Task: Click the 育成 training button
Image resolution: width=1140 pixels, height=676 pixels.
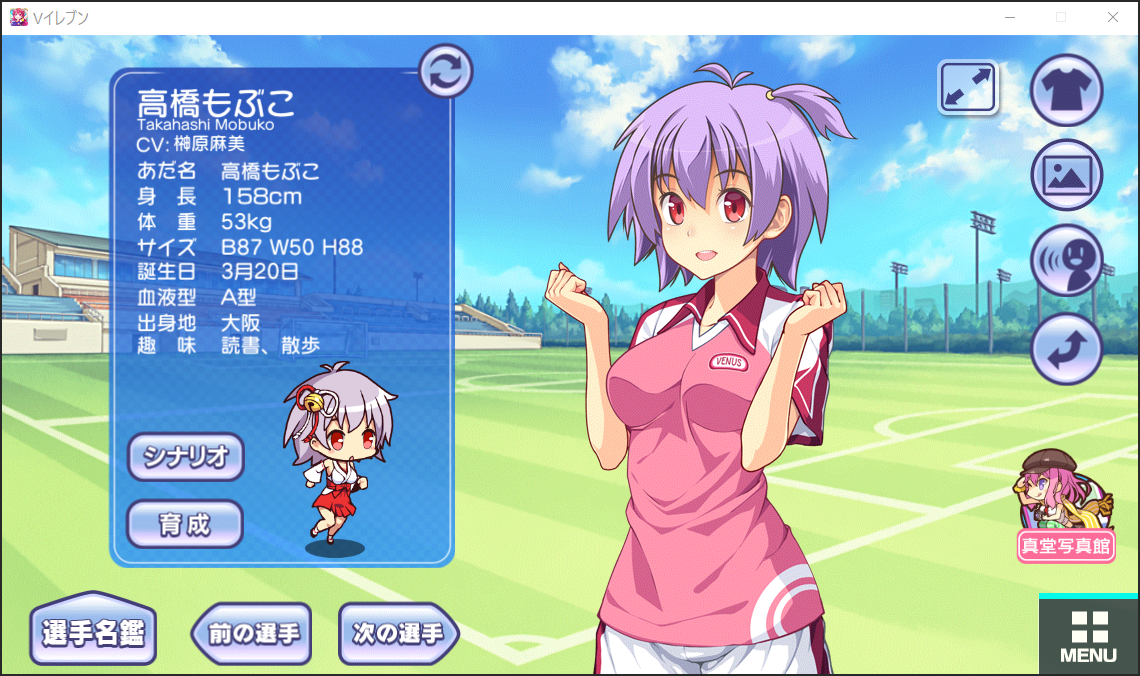Action: pos(185,523)
